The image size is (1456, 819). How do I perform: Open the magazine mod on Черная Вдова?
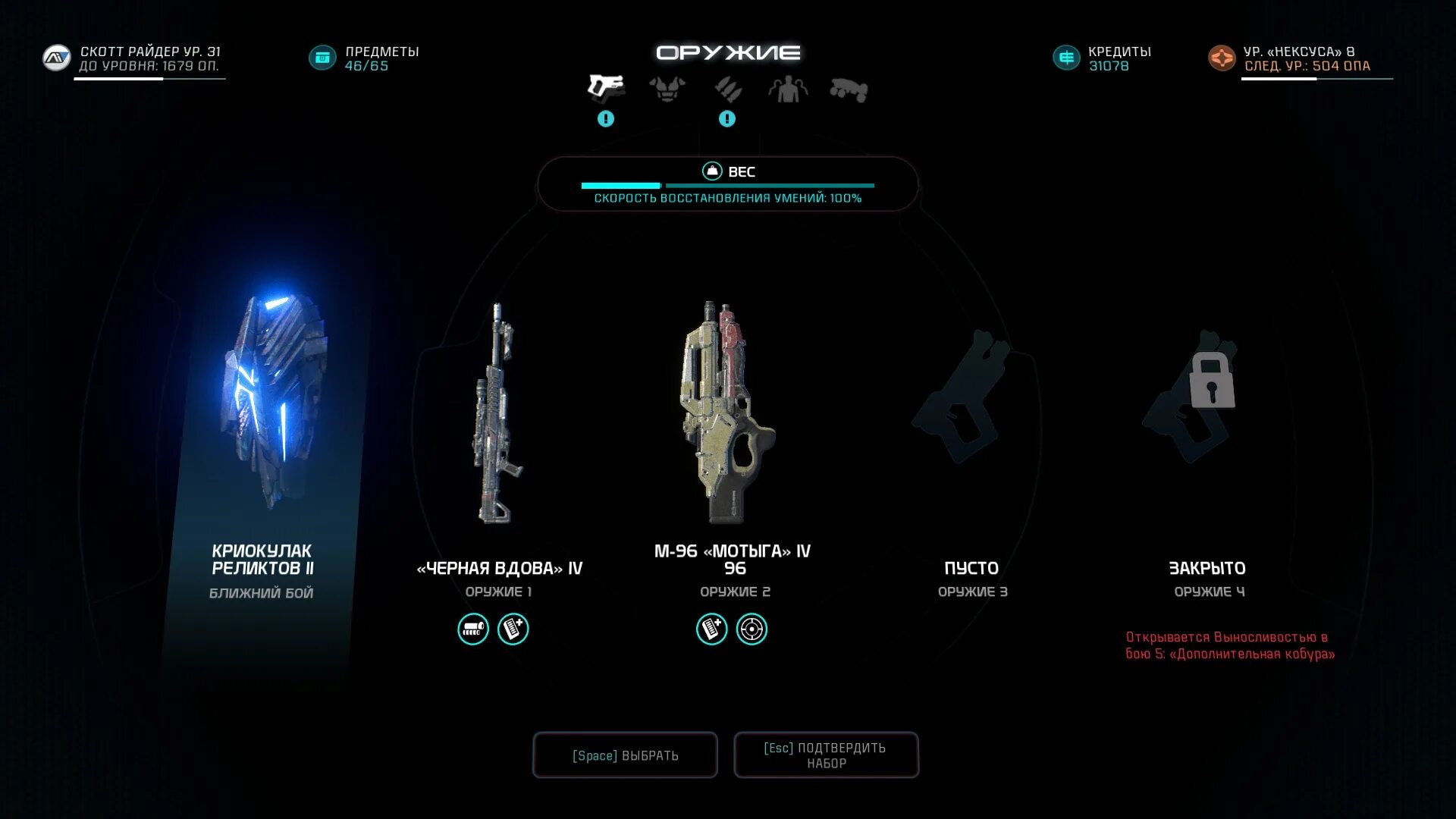(x=513, y=629)
